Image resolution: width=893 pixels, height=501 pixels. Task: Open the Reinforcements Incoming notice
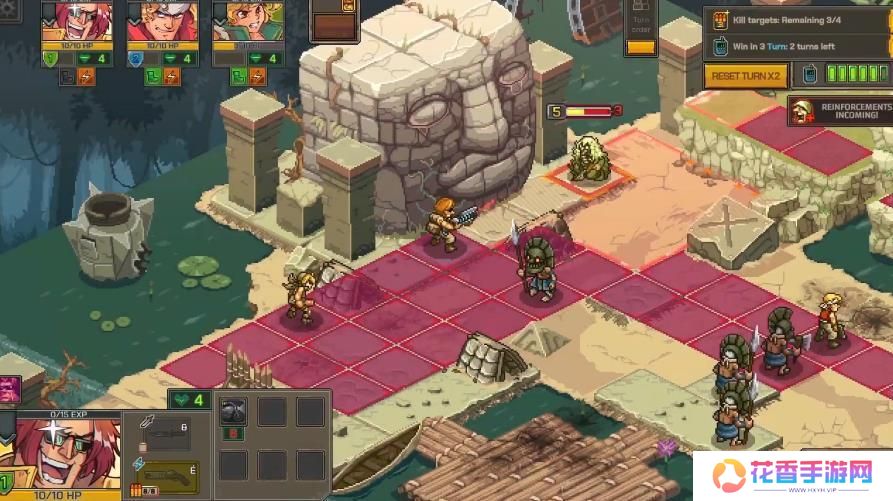(840, 112)
